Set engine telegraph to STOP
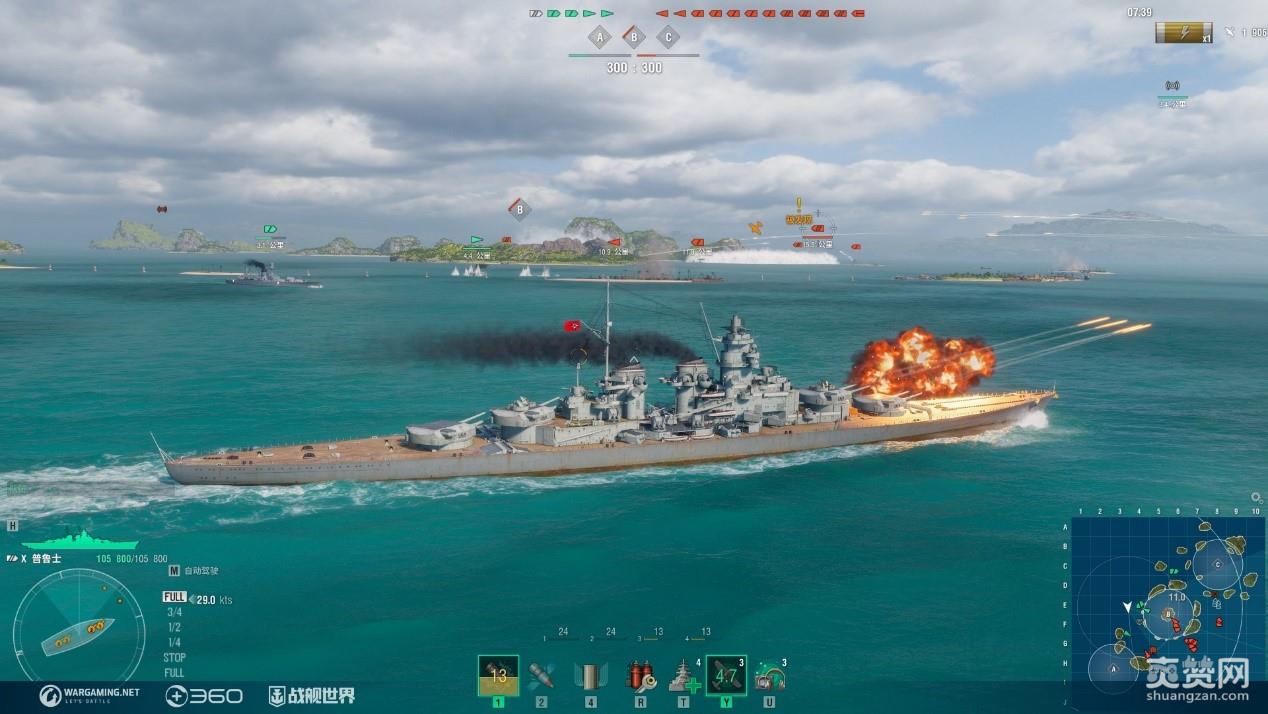 pyautogui.click(x=174, y=658)
